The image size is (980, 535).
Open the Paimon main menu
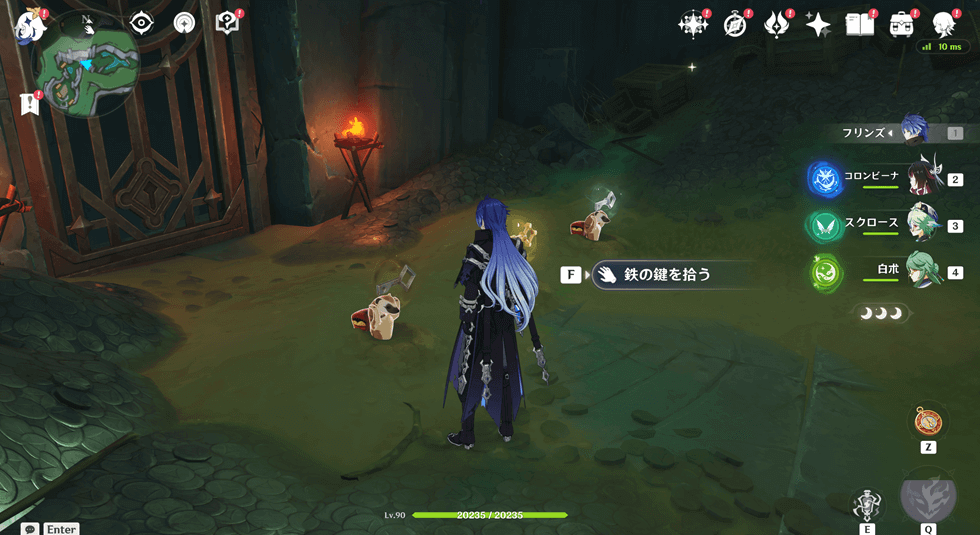pos(27,24)
